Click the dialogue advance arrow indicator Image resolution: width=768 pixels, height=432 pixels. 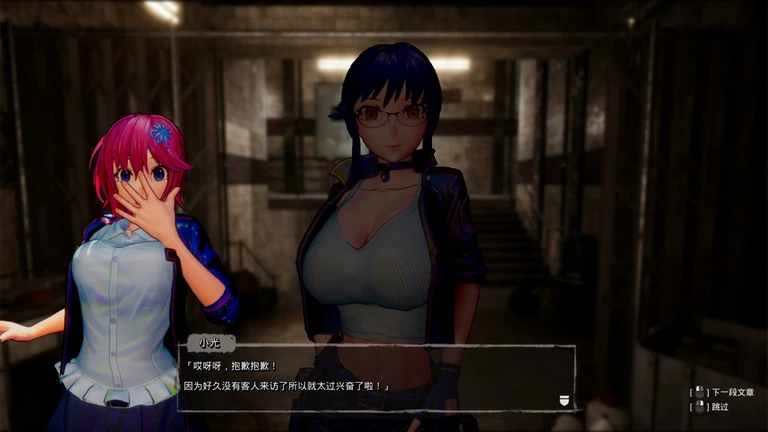pyautogui.click(x=565, y=399)
